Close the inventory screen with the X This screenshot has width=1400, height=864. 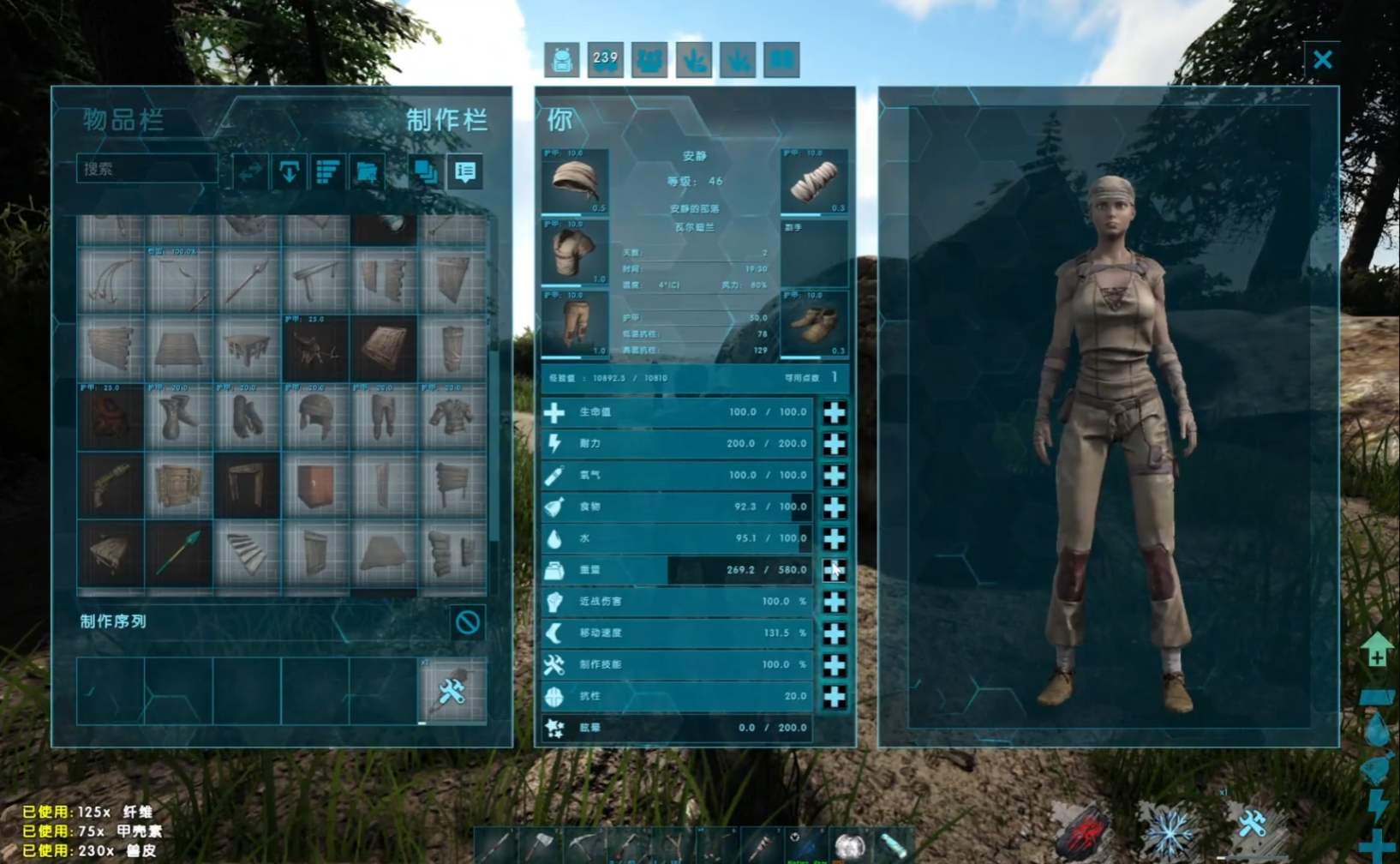pos(1322,59)
